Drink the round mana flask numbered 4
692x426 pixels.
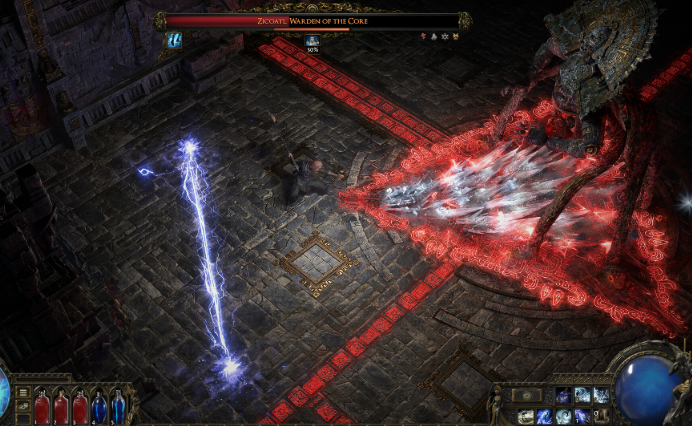99,406
